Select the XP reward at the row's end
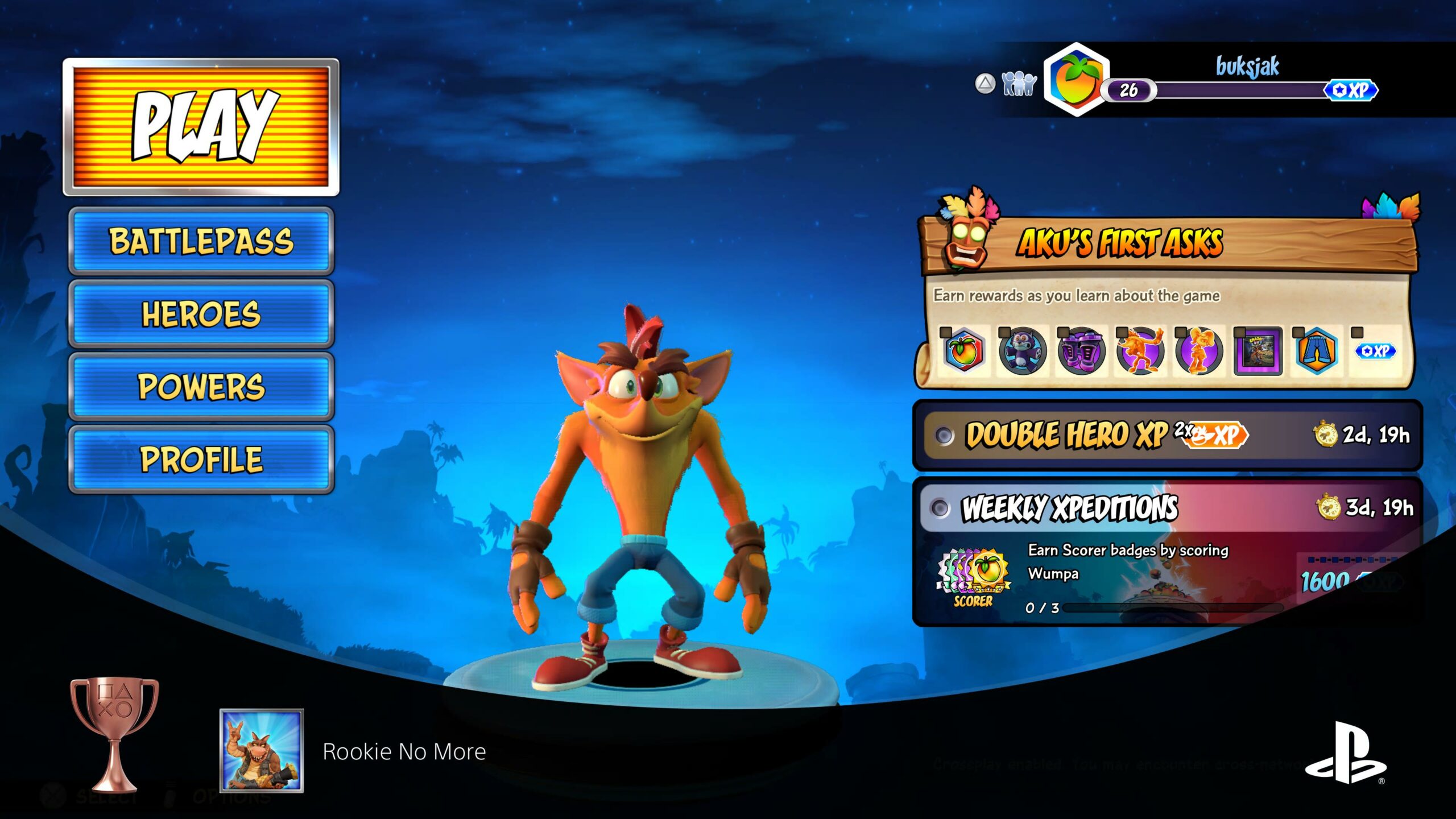Viewport: 1456px width, 819px height. (x=1375, y=351)
